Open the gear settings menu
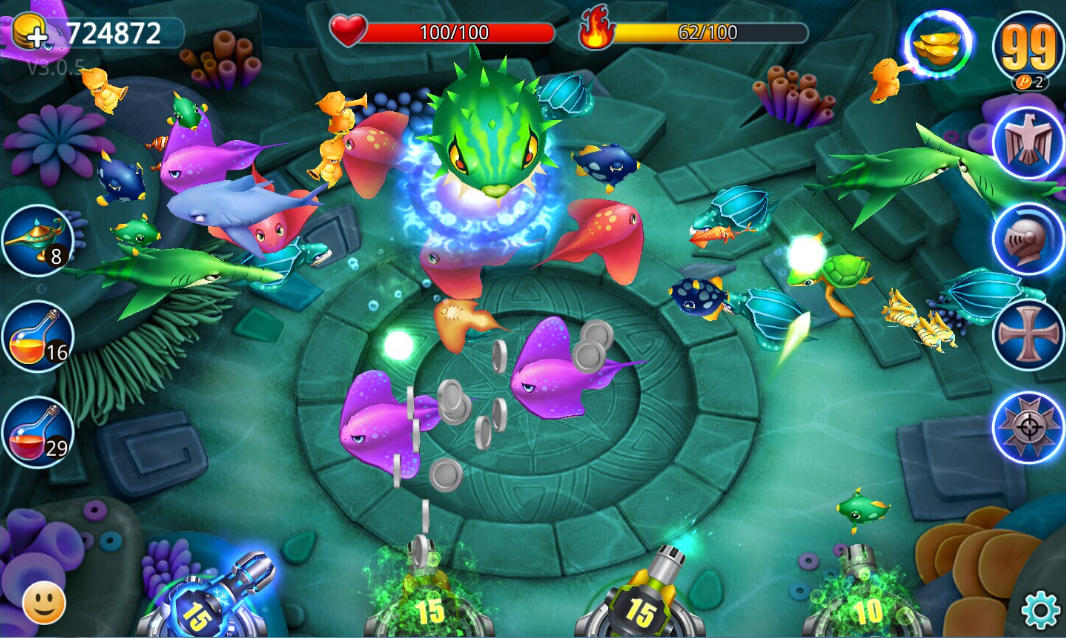This screenshot has width=1066, height=638. pos(1040,608)
